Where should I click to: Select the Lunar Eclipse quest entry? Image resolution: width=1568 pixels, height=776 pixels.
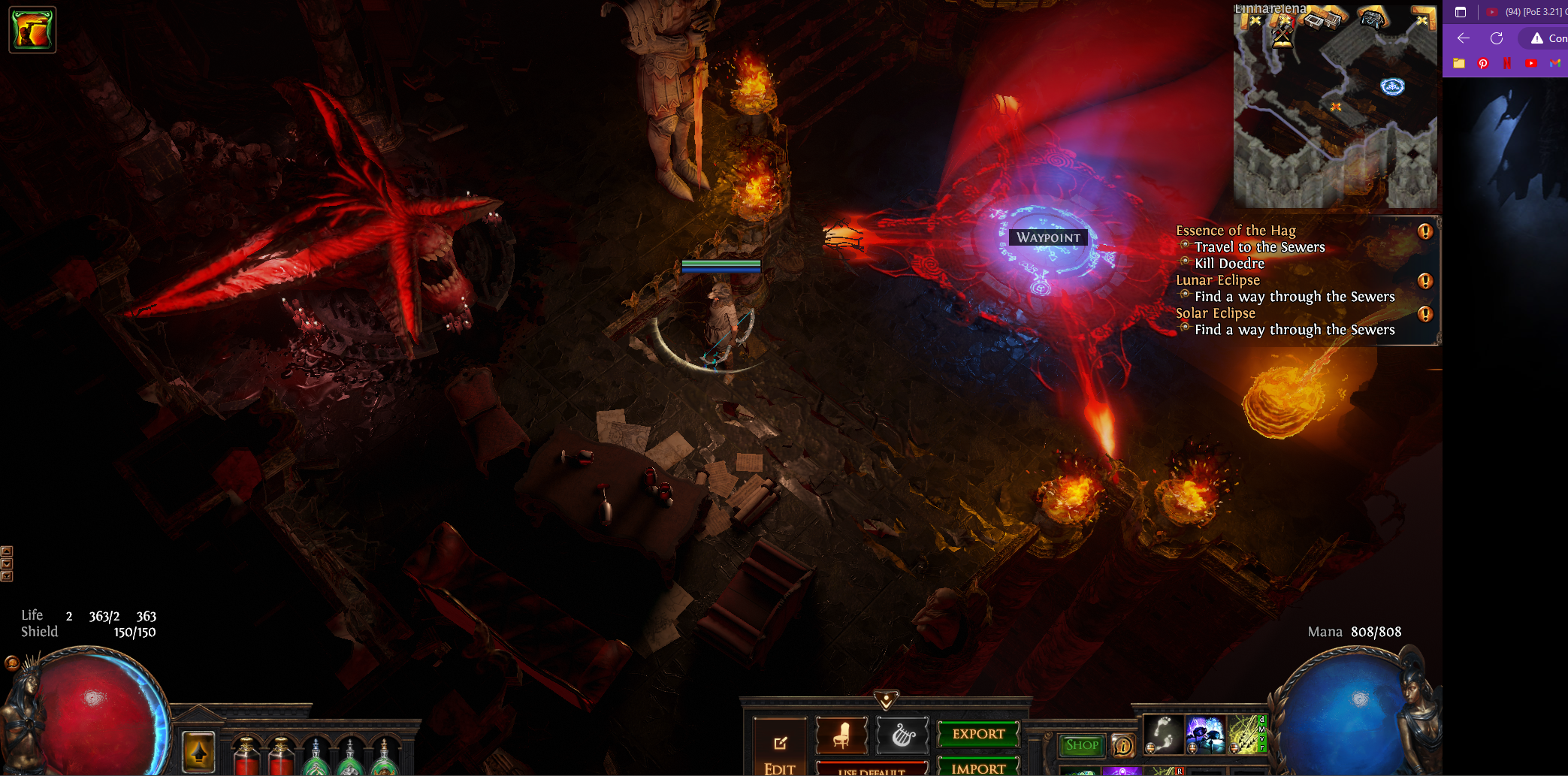coord(1218,280)
